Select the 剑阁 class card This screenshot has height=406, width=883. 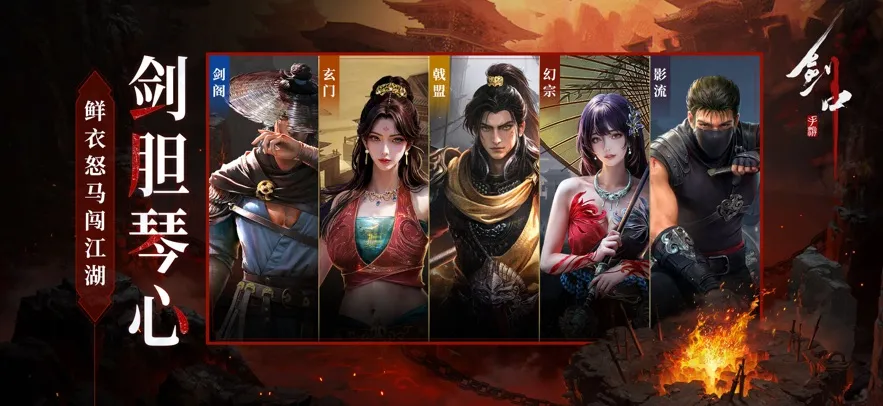(263, 200)
